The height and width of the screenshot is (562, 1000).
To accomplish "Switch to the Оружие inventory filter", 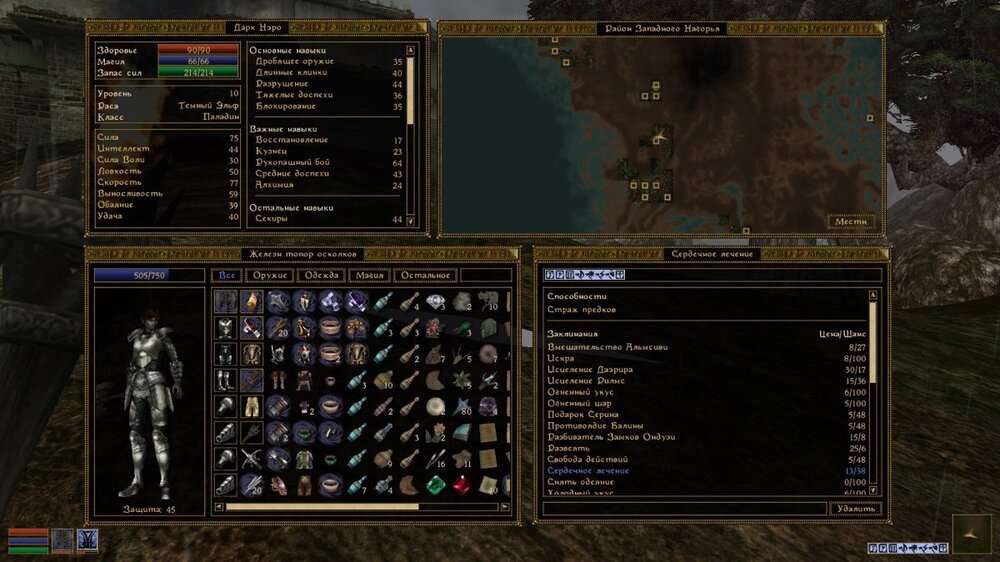I will click(x=271, y=275).
